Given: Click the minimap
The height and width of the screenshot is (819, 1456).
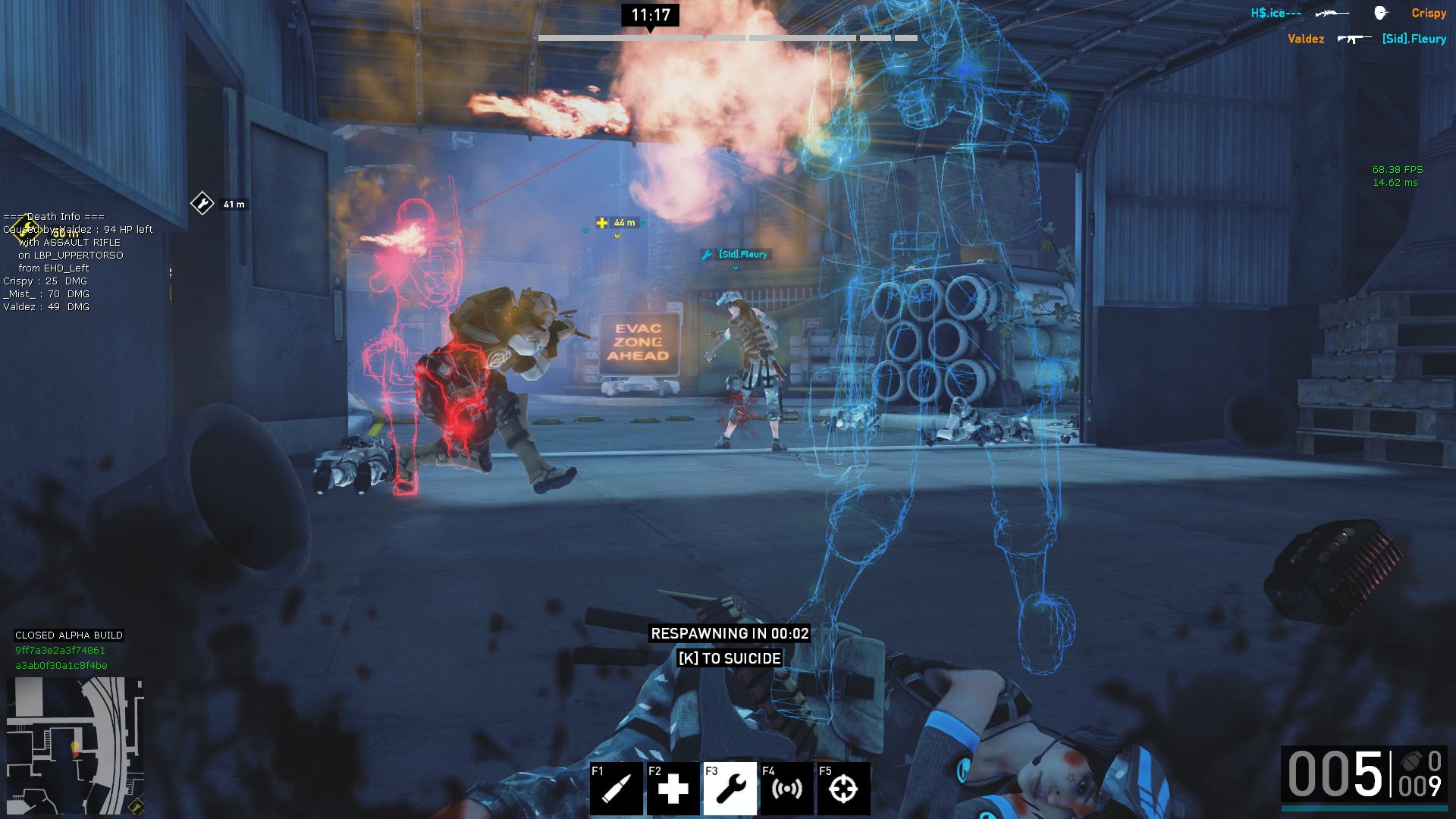Looking at the screenshot, I should (x=75, y=745).
